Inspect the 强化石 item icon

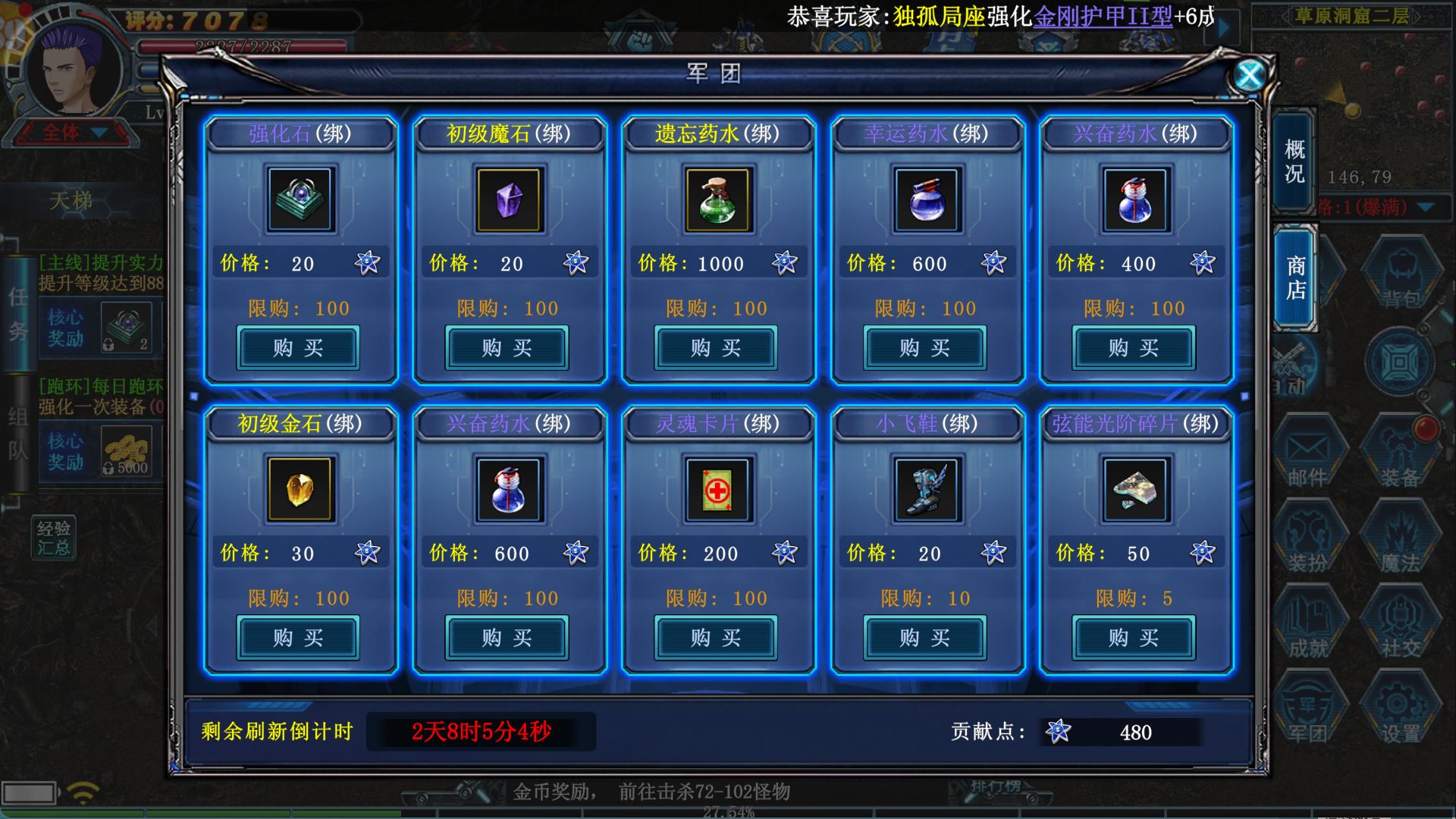point(300,200)
